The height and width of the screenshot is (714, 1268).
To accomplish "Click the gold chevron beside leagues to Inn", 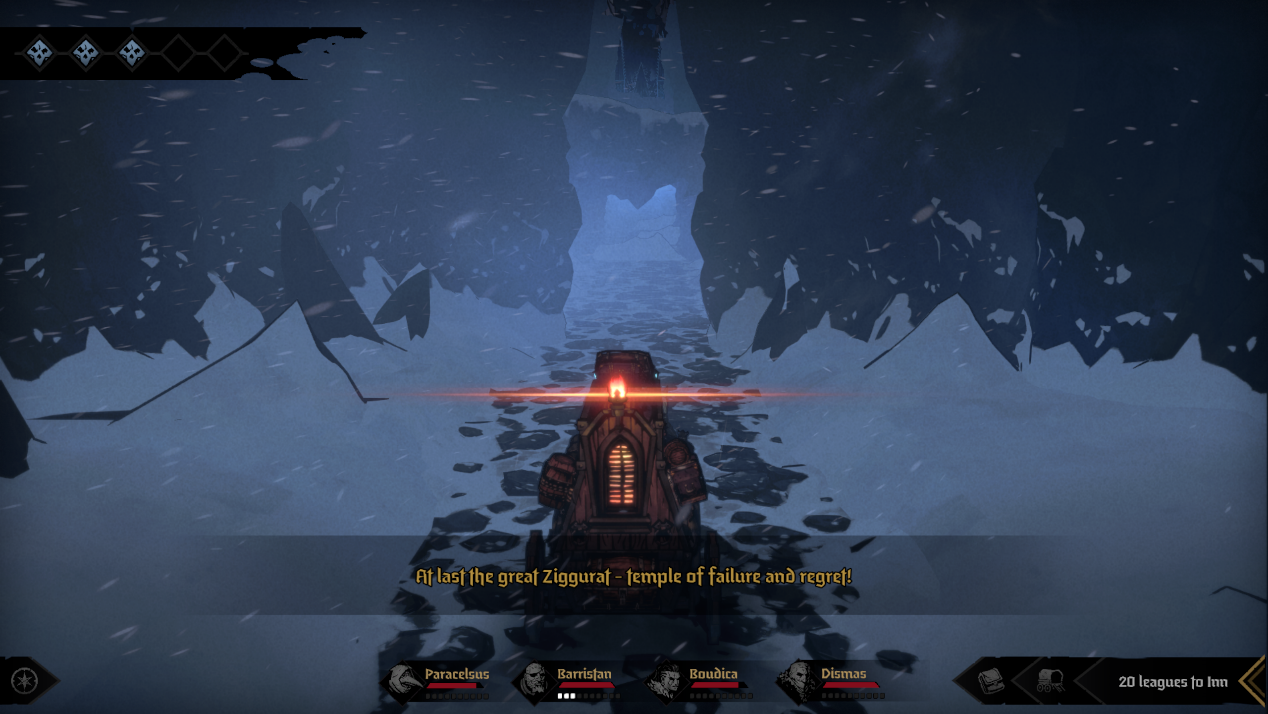I will tap(1250, 682).
